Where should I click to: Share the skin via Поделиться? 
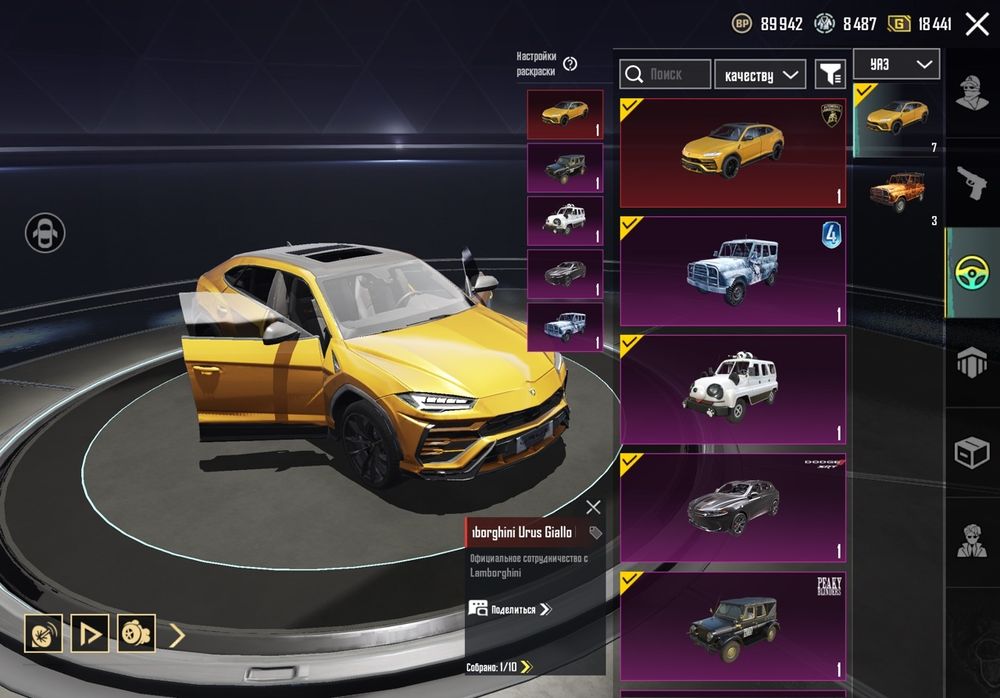pyautogui.click(x=510, y=609)
